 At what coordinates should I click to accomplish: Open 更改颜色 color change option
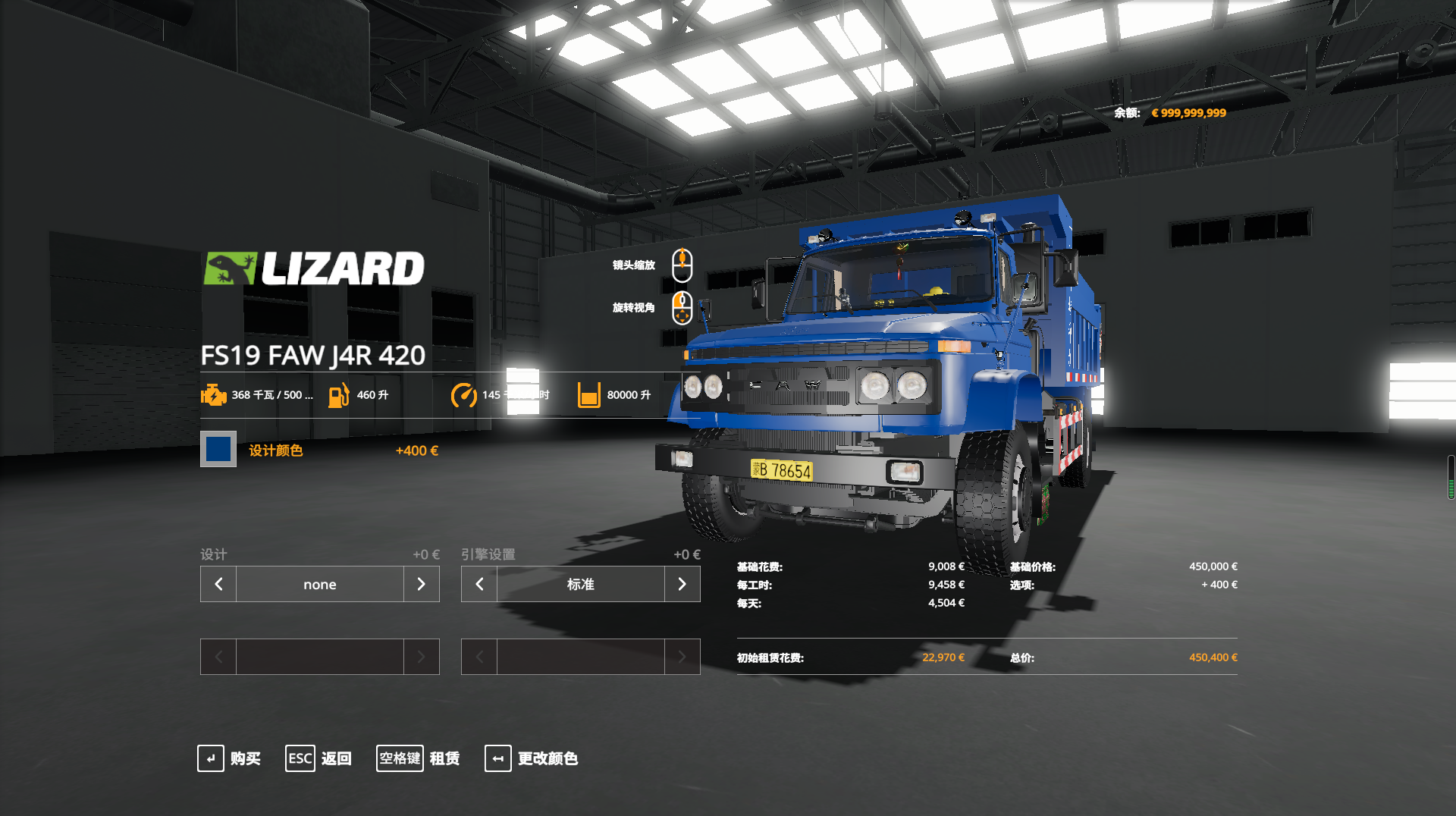pyautogui.click(x=532, y=758)
